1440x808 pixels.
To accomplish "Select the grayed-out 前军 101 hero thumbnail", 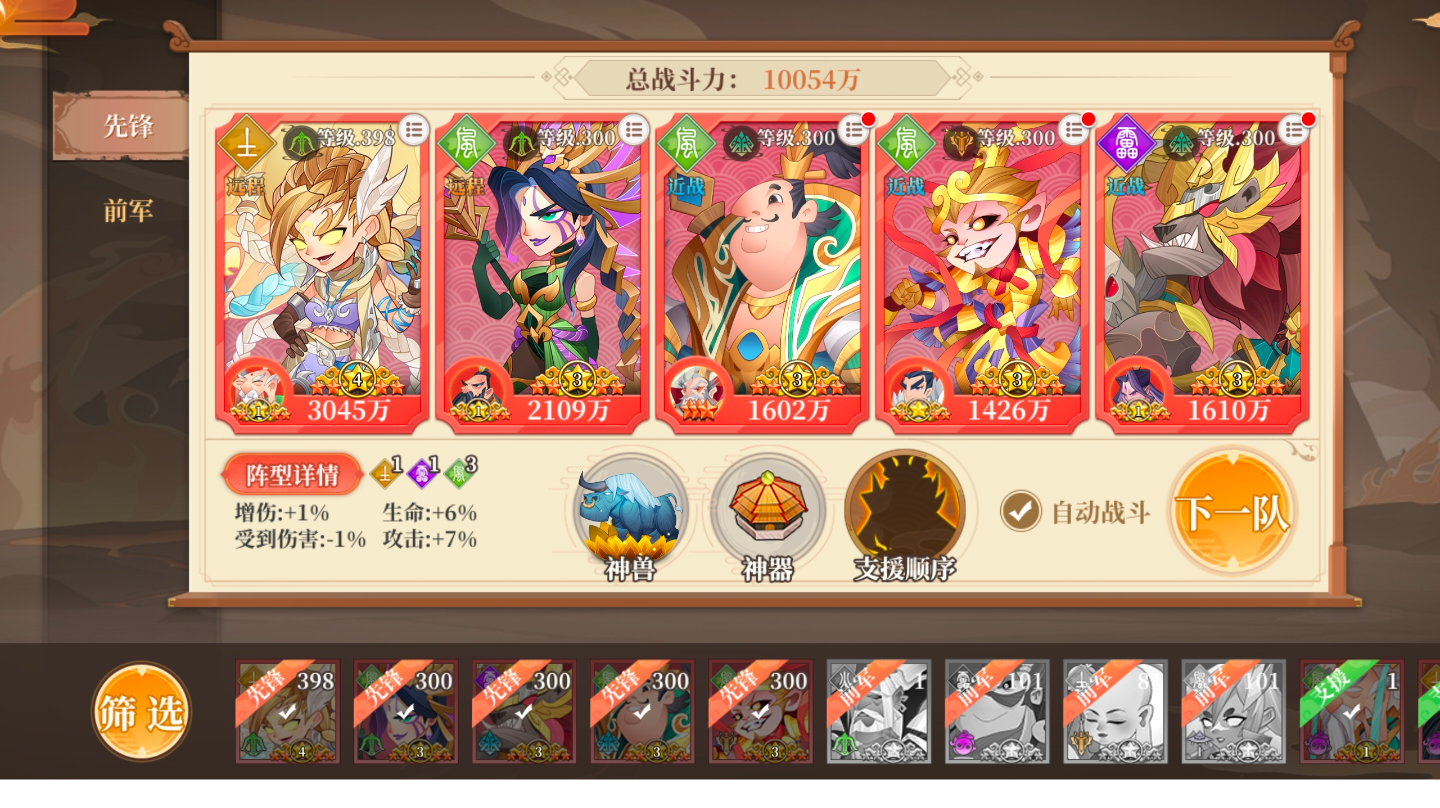I will [997, 712].
